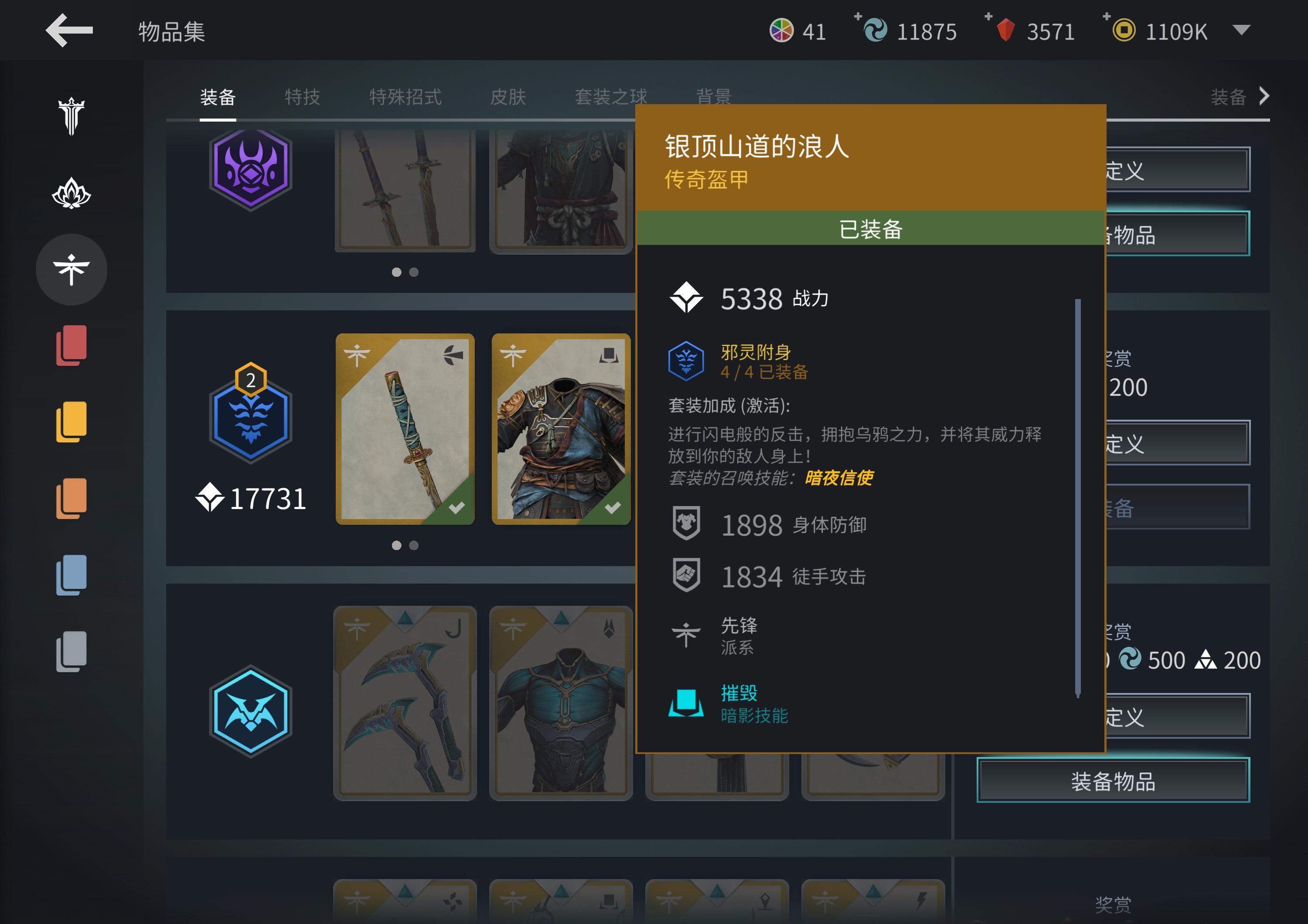The image size is (1308, 924).
Task: Click the back arrow next to 物品集
Action: click(x=69, y=32)
